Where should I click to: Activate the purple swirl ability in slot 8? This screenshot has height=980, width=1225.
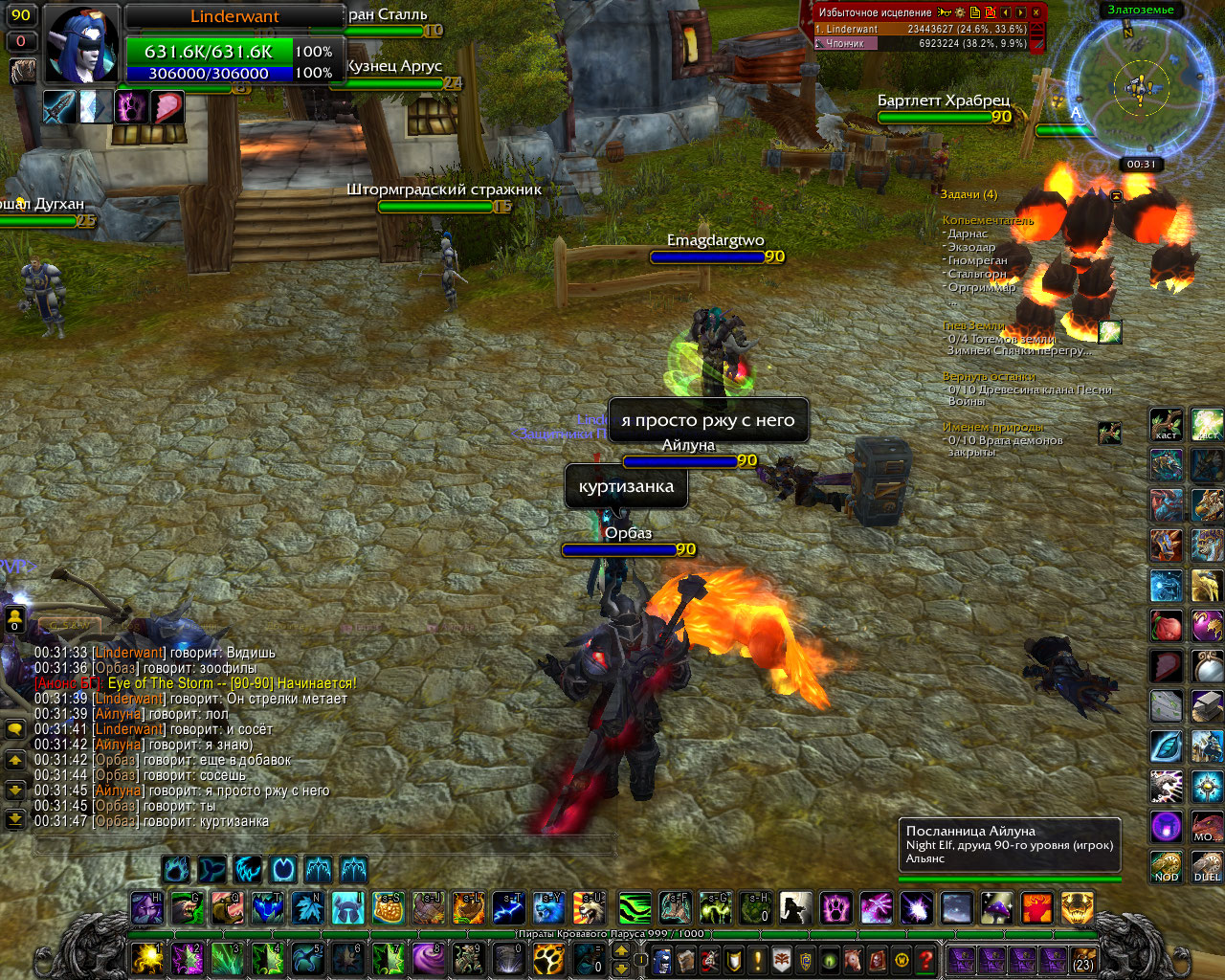coord(428,958)
